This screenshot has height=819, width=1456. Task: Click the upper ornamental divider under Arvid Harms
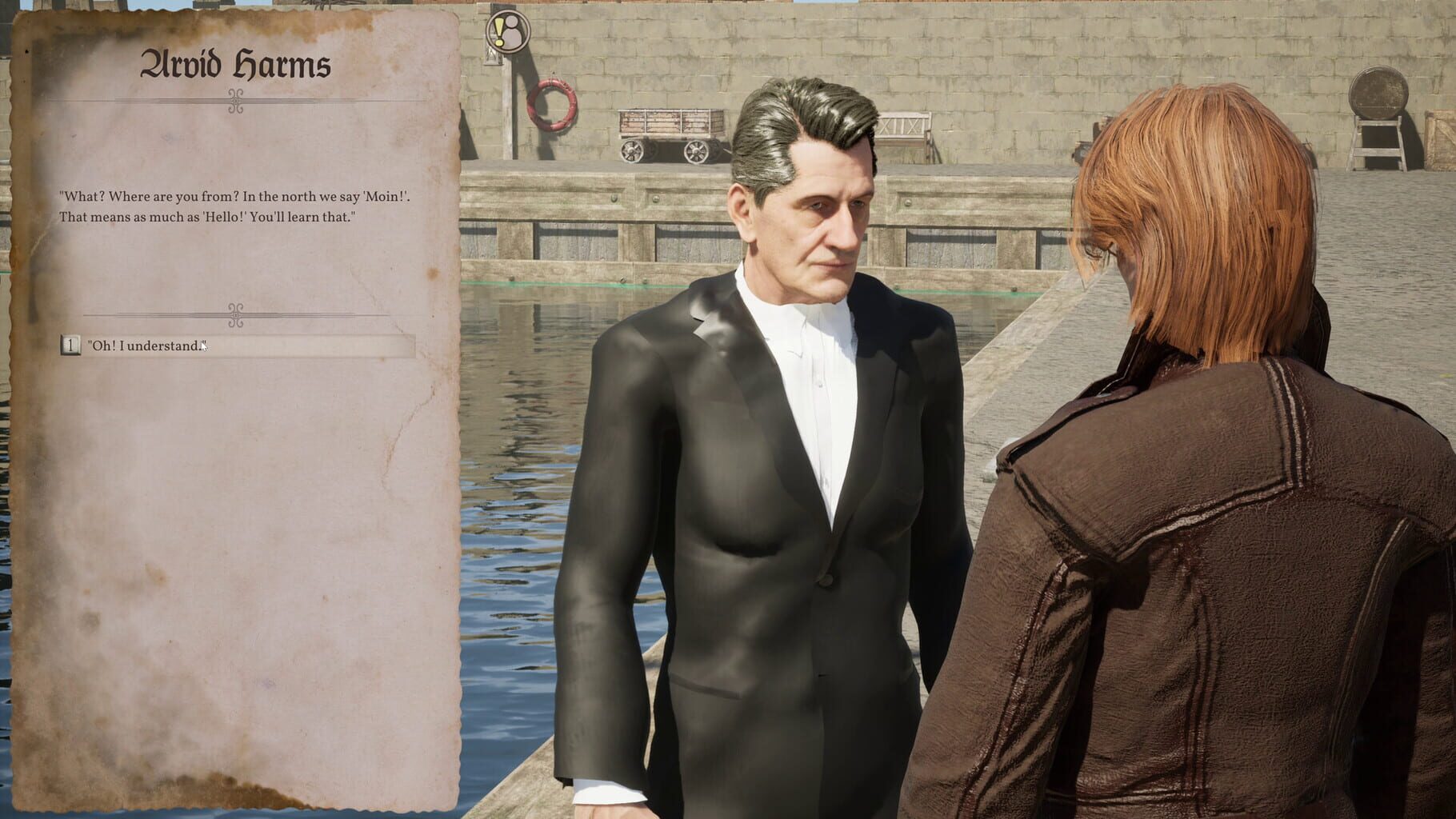(234, 102)
